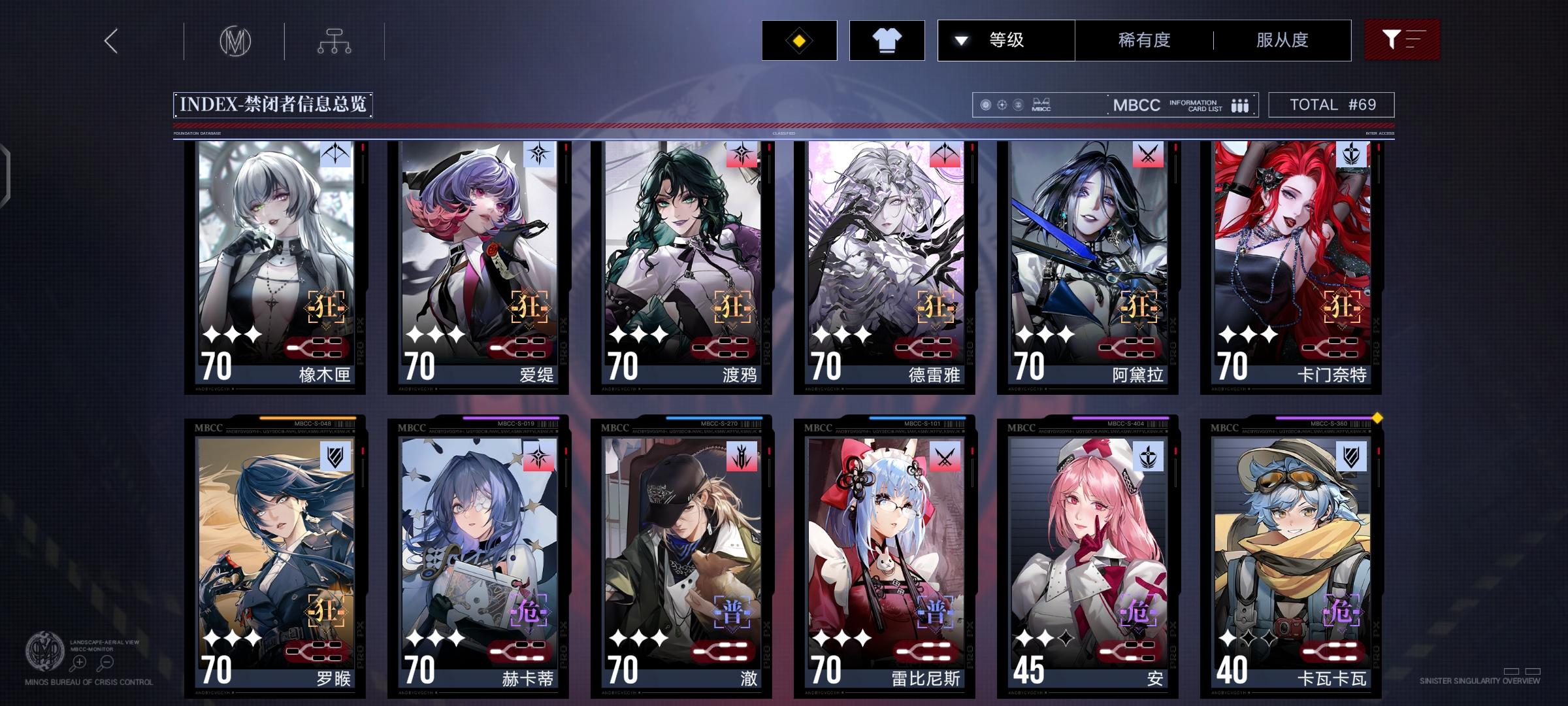Click the back arrow in the top left
This screenshot has width=1568, height=706.
click(110, 41)
